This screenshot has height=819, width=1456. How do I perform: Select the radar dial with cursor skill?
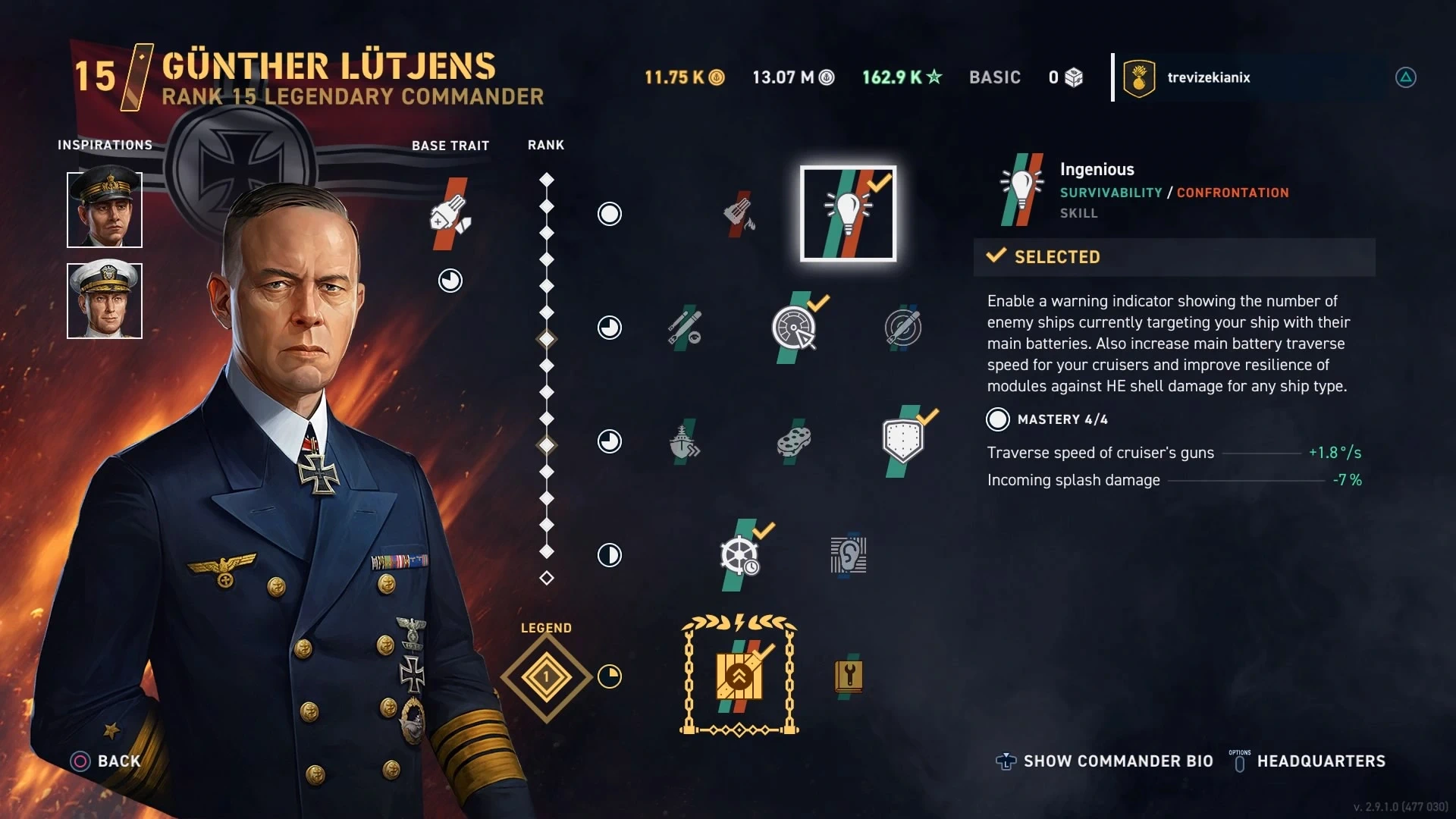click(793, 328)
